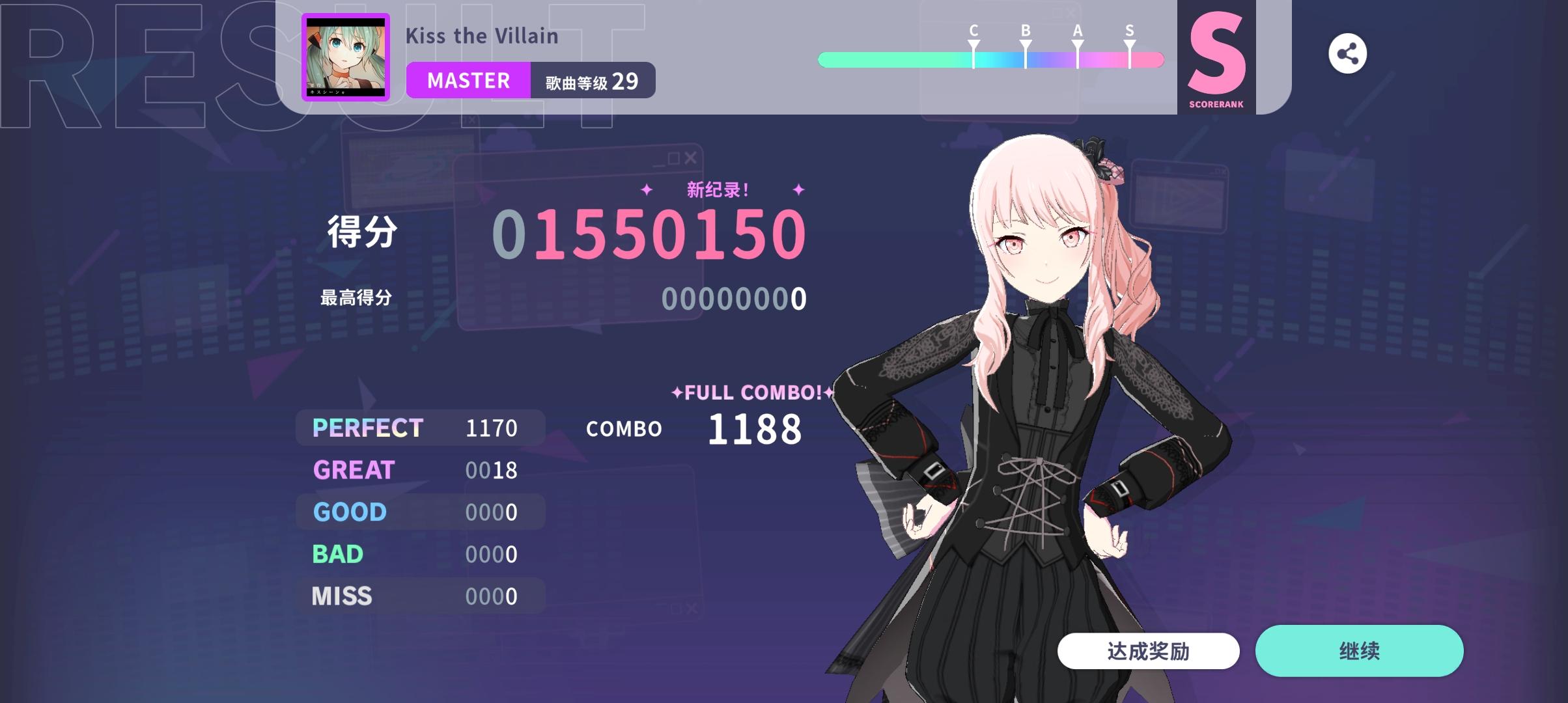Open the 达成奖励 rewards button

[x=1149, y=650]
